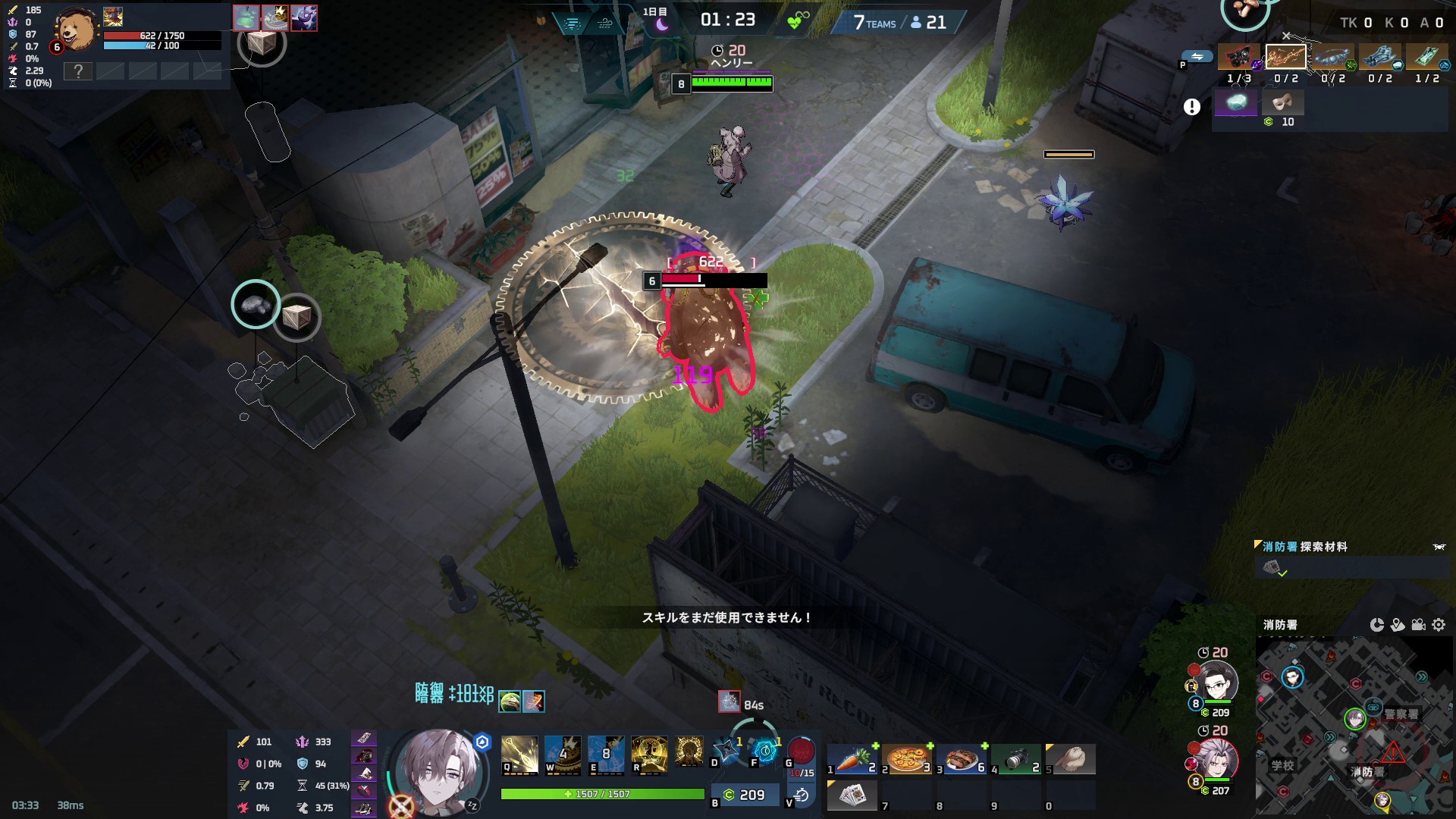Screen dimensions: 1456x819
Task: Toggle the item route swap button
Action: coord(1197,57)
